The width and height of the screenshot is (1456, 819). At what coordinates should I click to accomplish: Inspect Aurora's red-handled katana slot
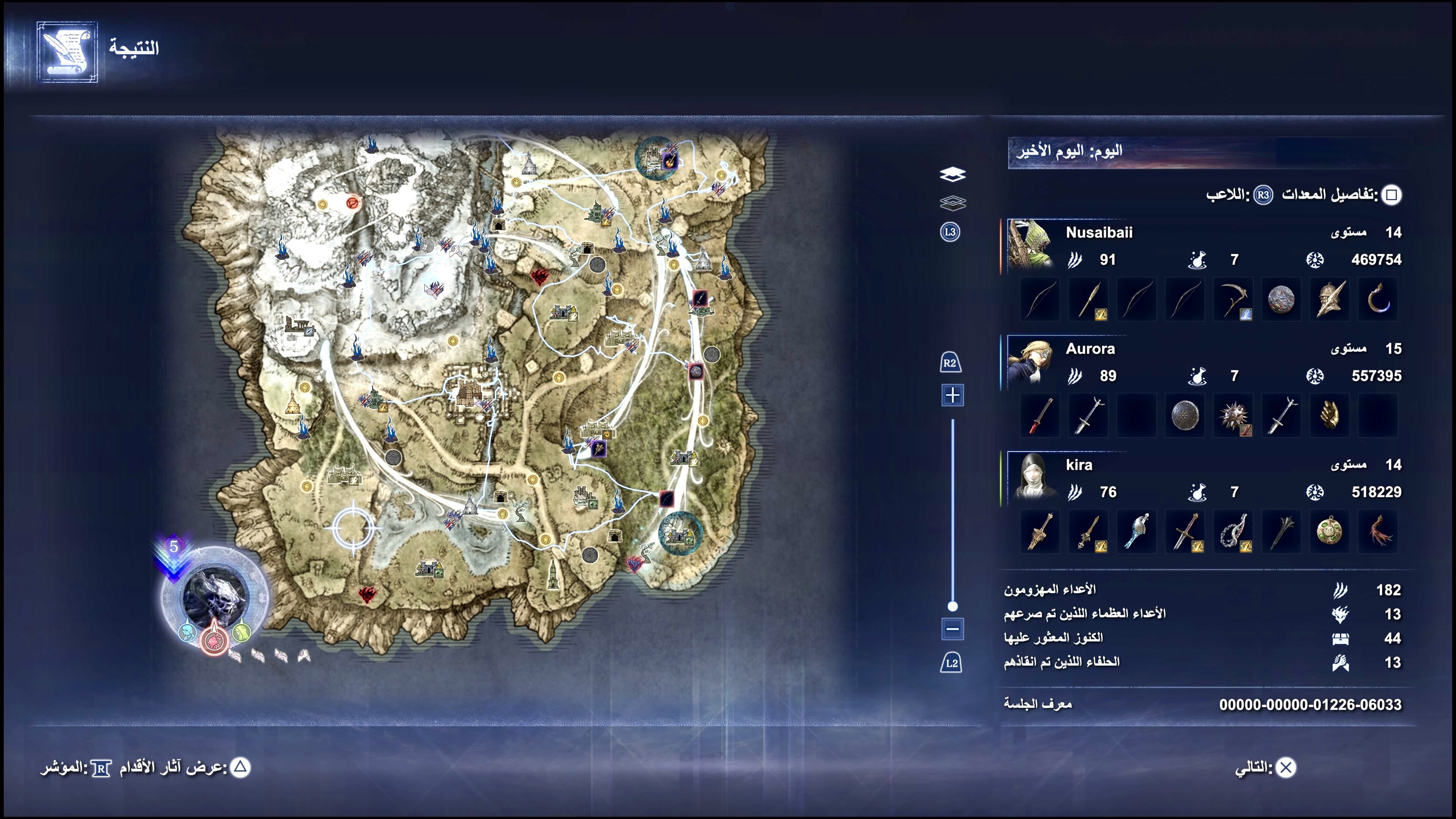click(1040, 416)
